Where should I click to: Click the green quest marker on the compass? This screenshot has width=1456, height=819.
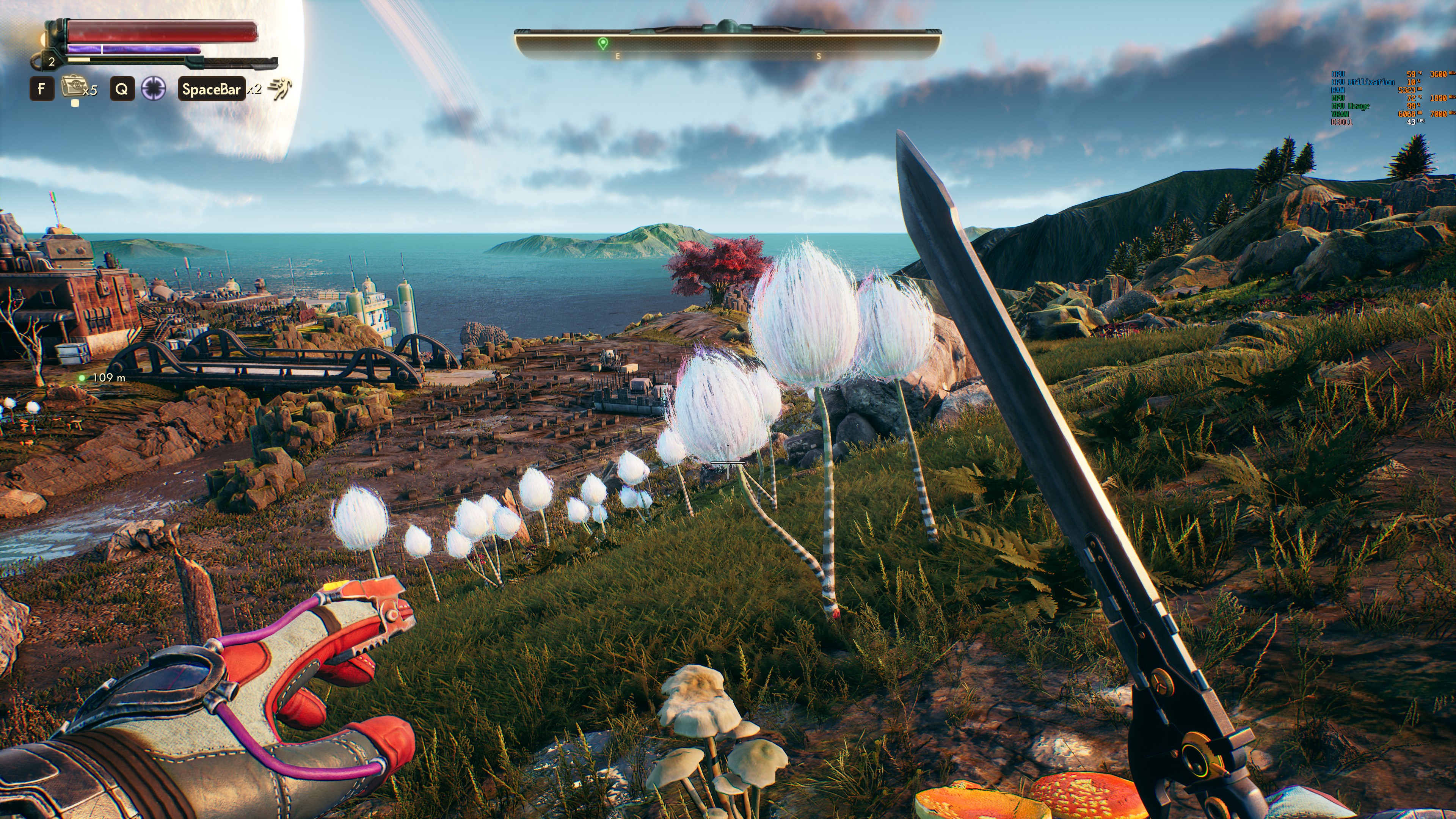coord(603,43)
